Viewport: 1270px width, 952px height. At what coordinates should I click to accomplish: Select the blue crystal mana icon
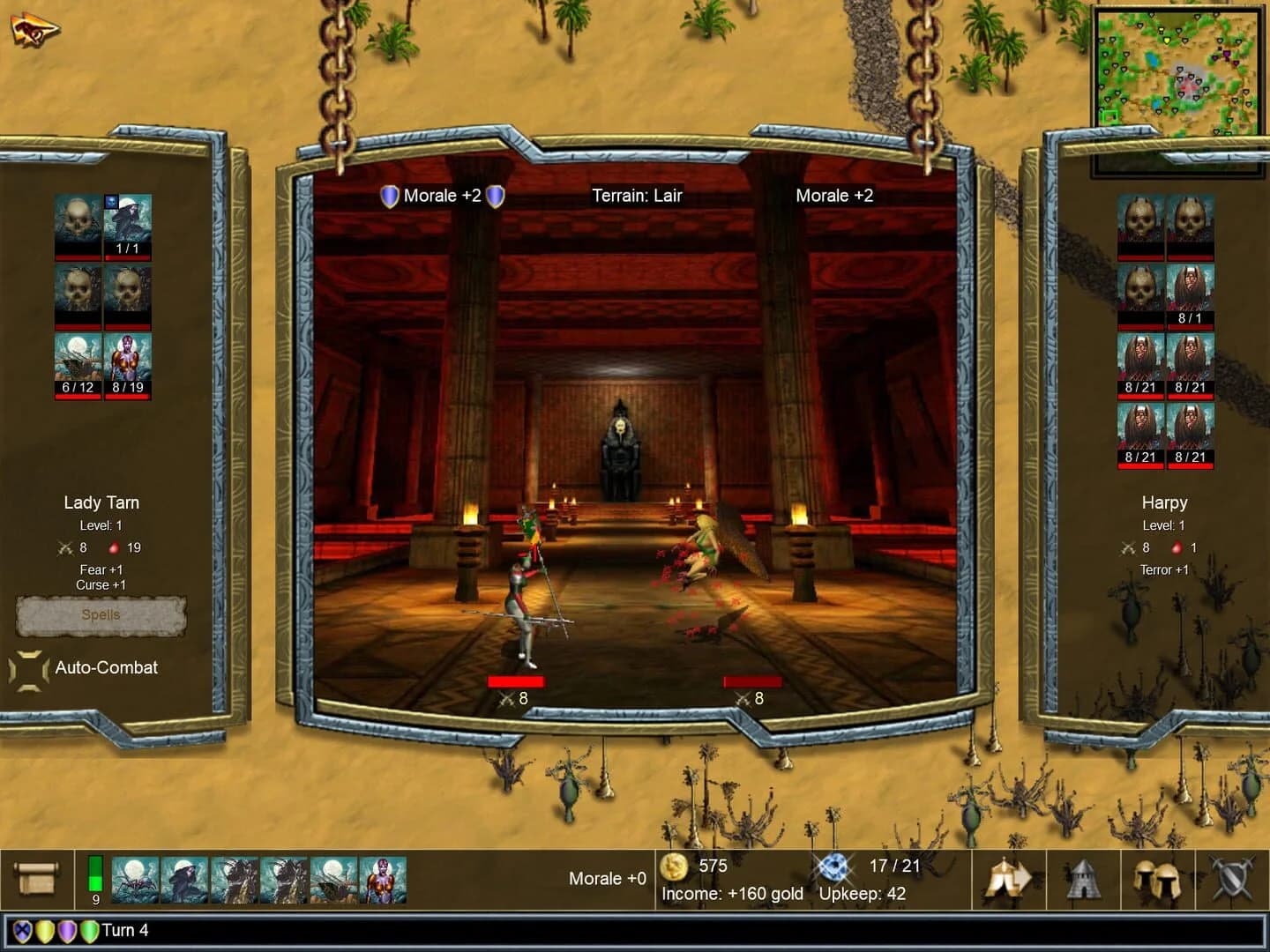(833, 867)
